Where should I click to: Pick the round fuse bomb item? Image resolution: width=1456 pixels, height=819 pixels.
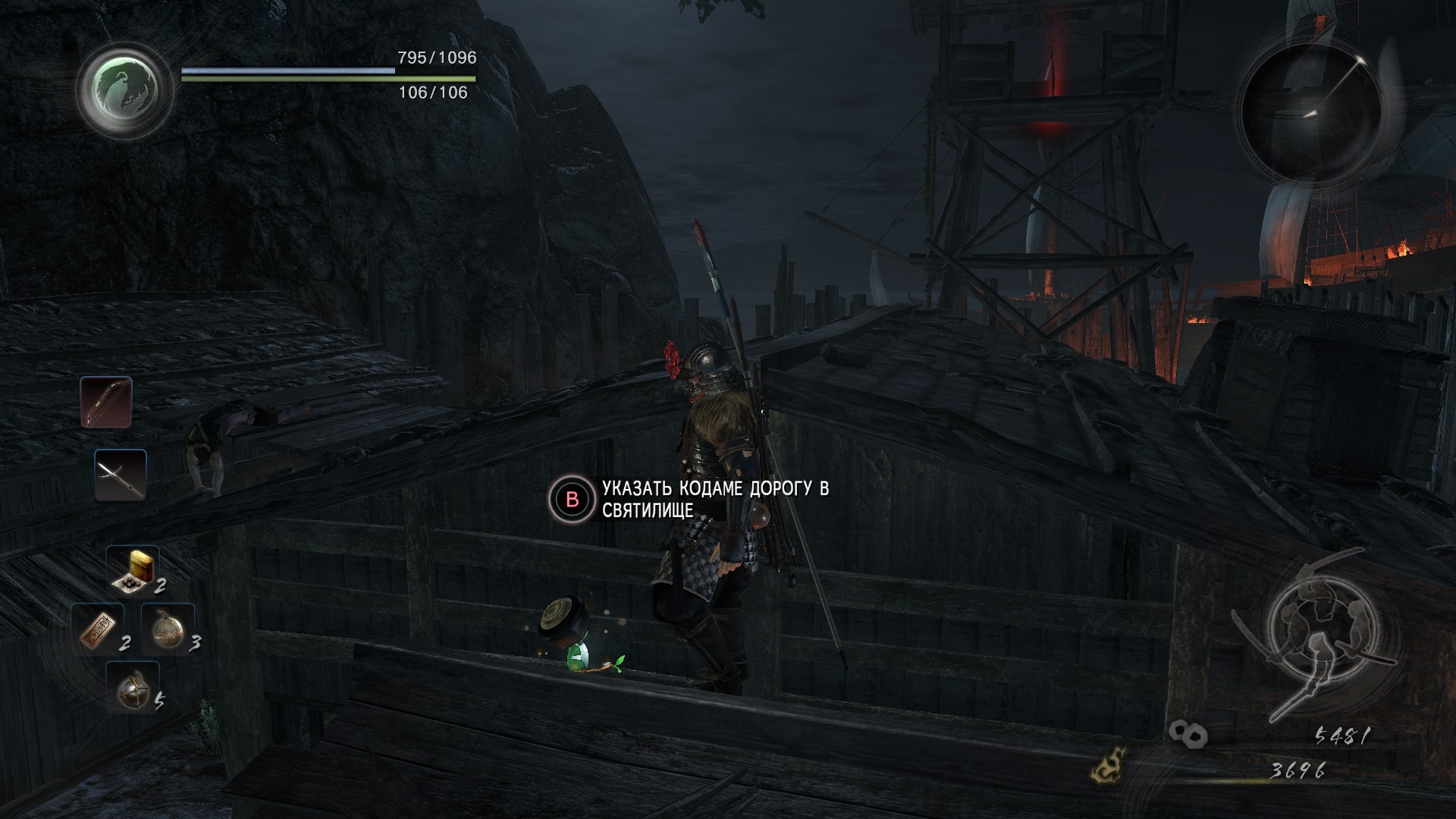coord(167,629)
